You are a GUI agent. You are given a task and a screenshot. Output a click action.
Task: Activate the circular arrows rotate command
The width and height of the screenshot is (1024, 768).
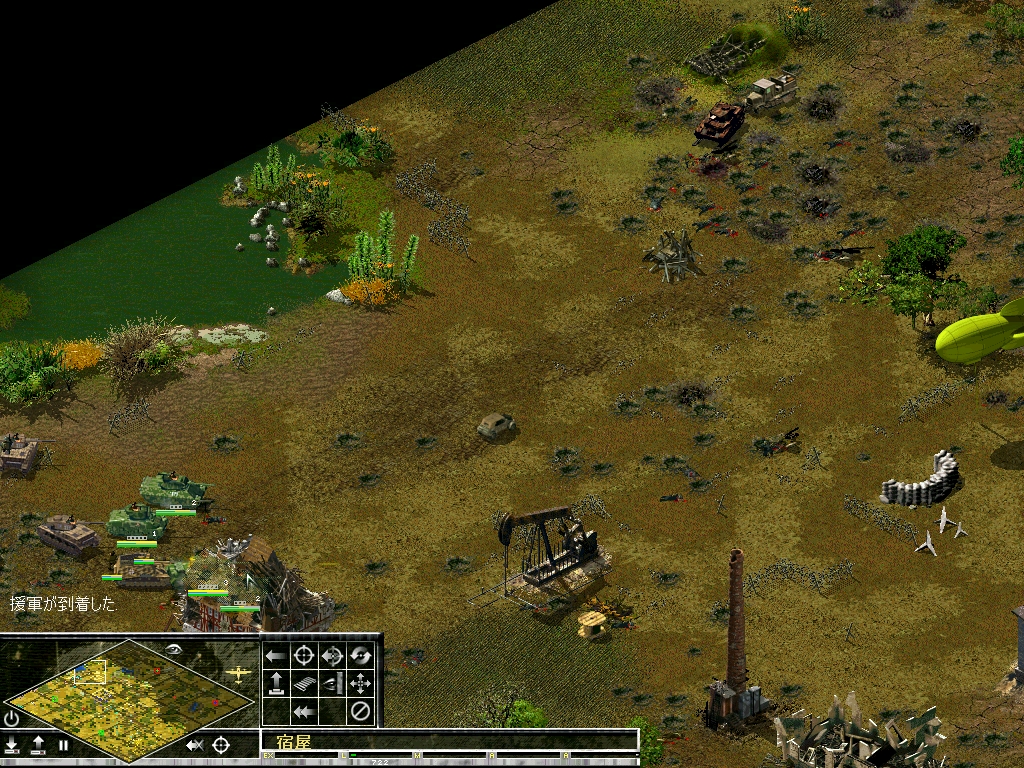pos(361,656)
